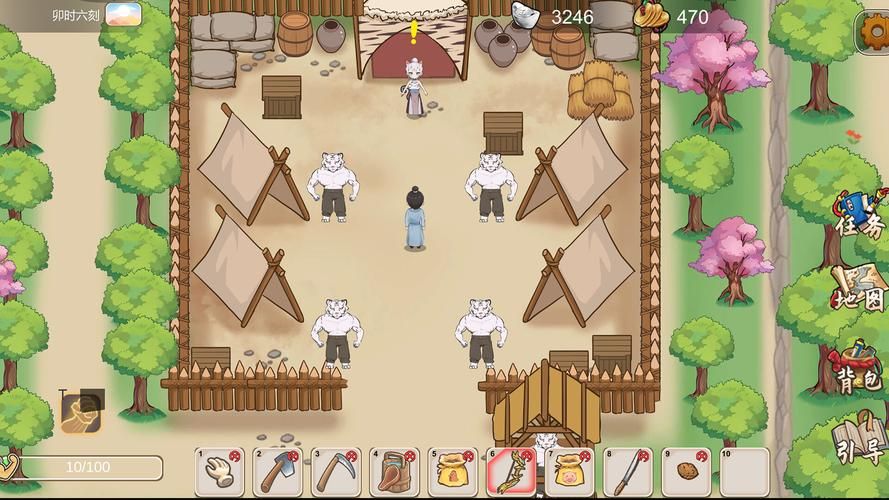Click the weather icon beside the time
Screen dimensions: 889x500
pyautogui.click(x=123, y=15)
